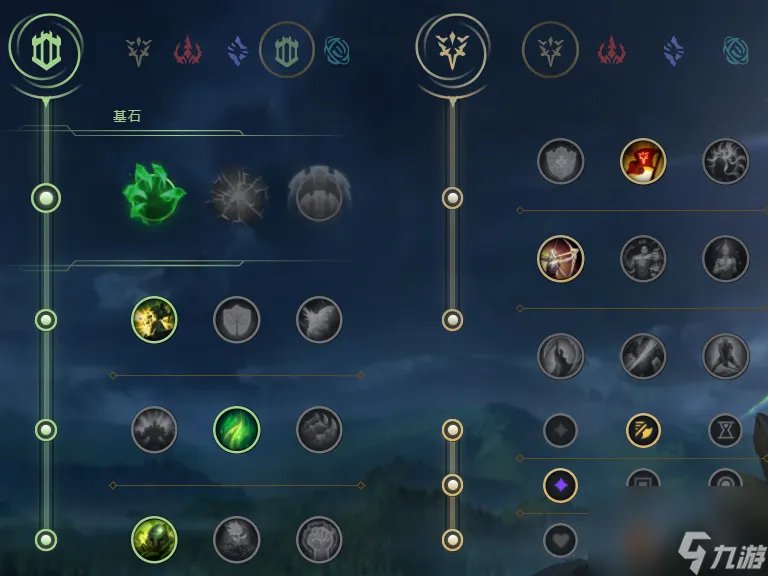The height and width of the screenshot is (576, 768).
Task: Switch primary path to teal Inspiration
Action: (337, 48)
